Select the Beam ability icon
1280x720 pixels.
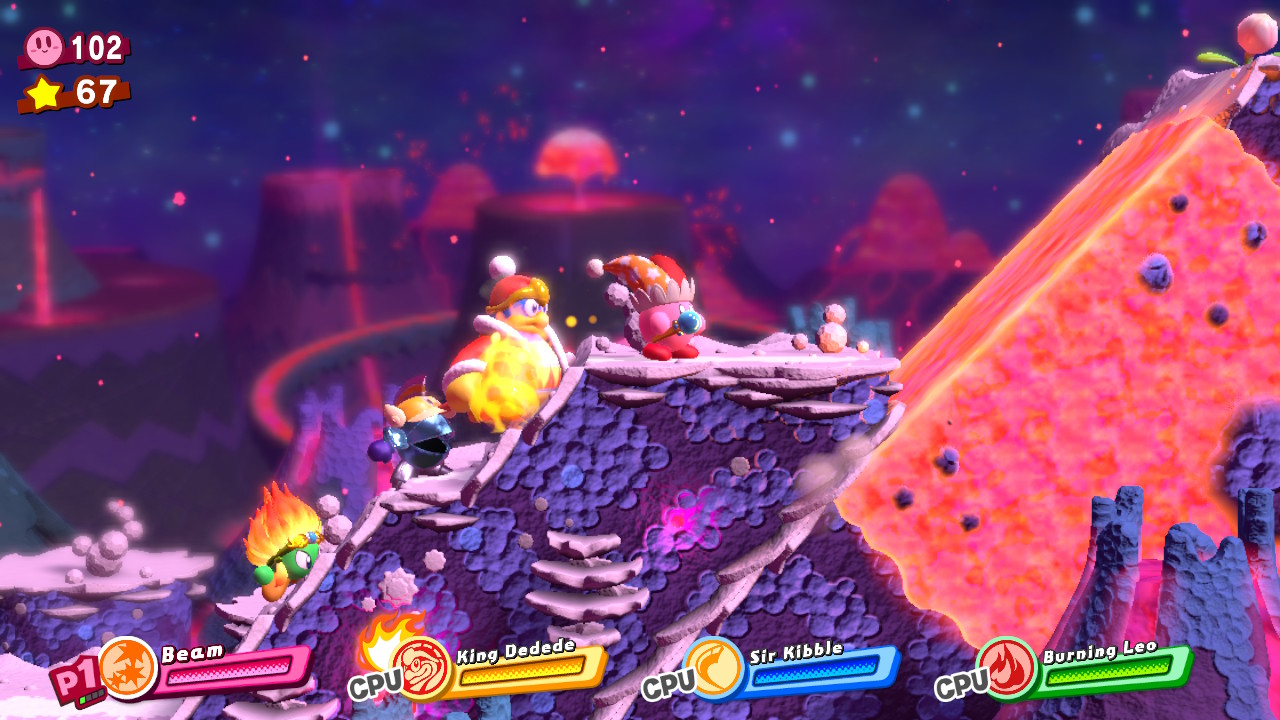[128, 667]
